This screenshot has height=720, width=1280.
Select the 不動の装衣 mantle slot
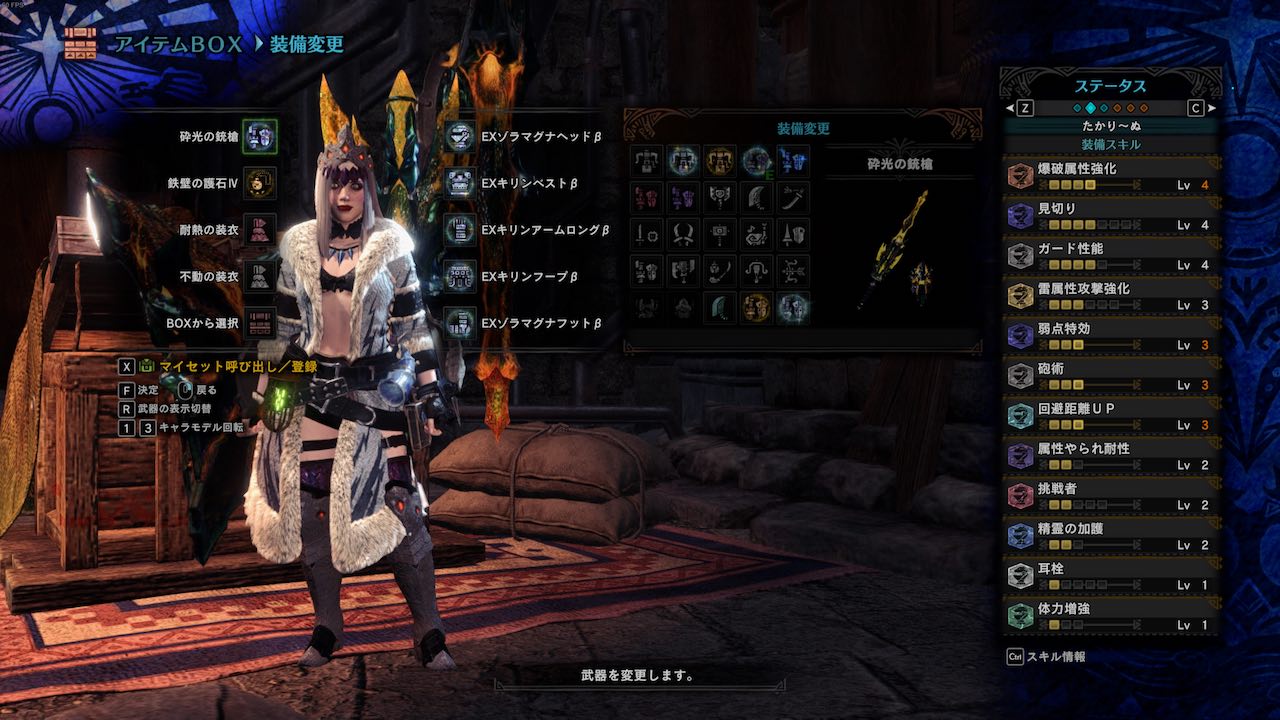tap(260, 275)
